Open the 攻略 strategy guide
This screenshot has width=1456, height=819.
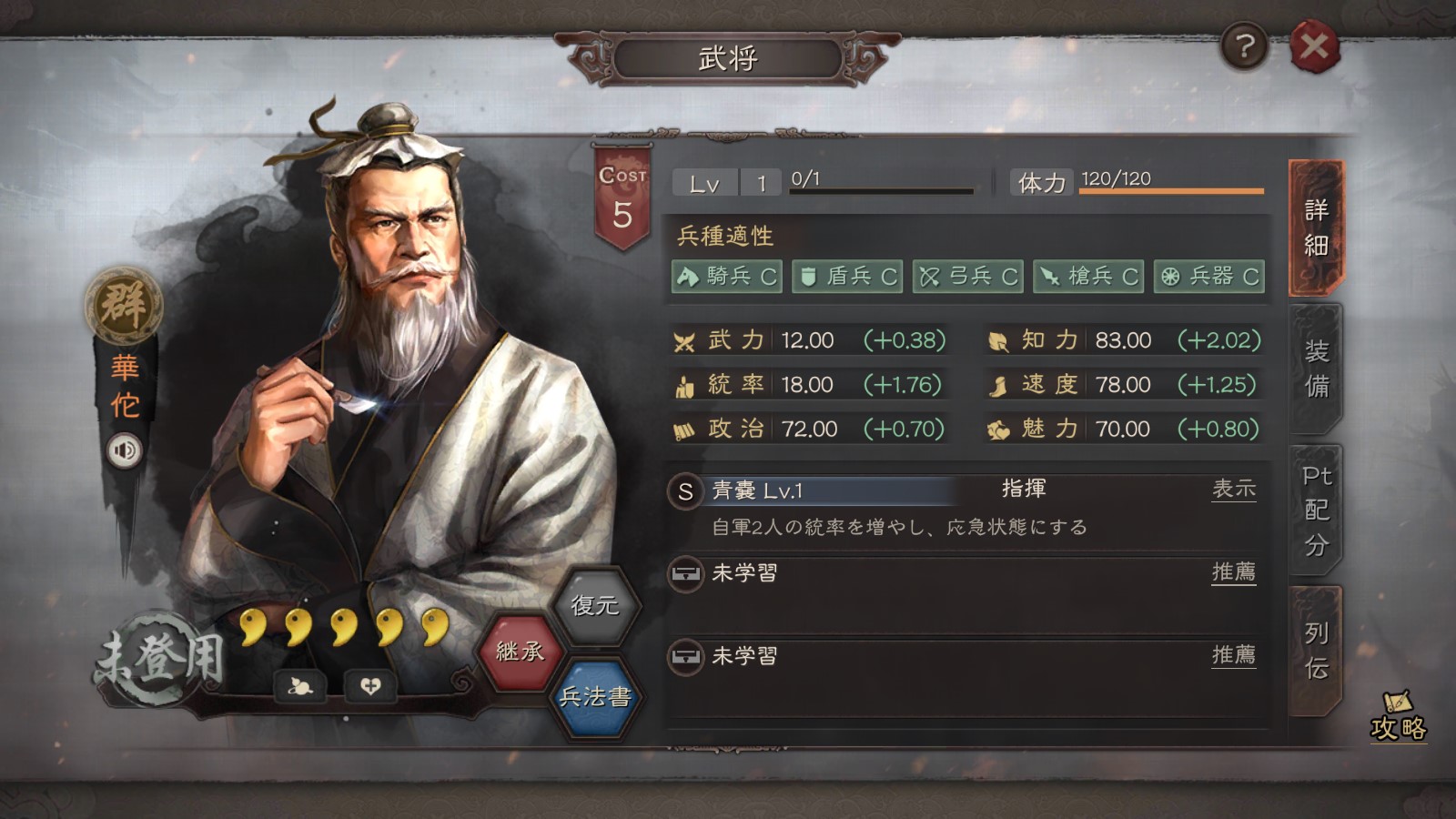(x=1398, y=719)
